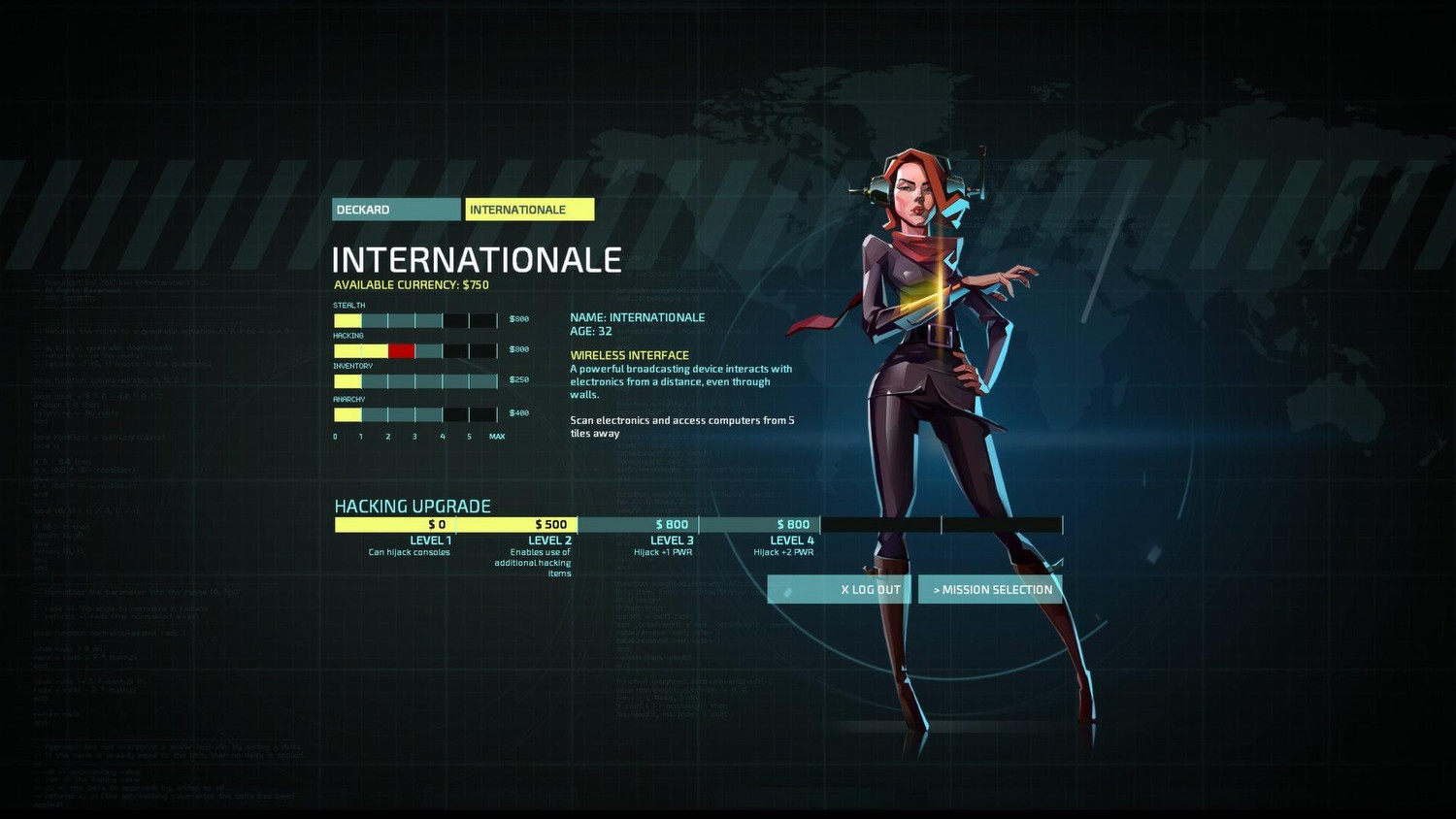Select the Internationale agent tab
This screenshot has height=819, width=1456.
tap(529, 210)
